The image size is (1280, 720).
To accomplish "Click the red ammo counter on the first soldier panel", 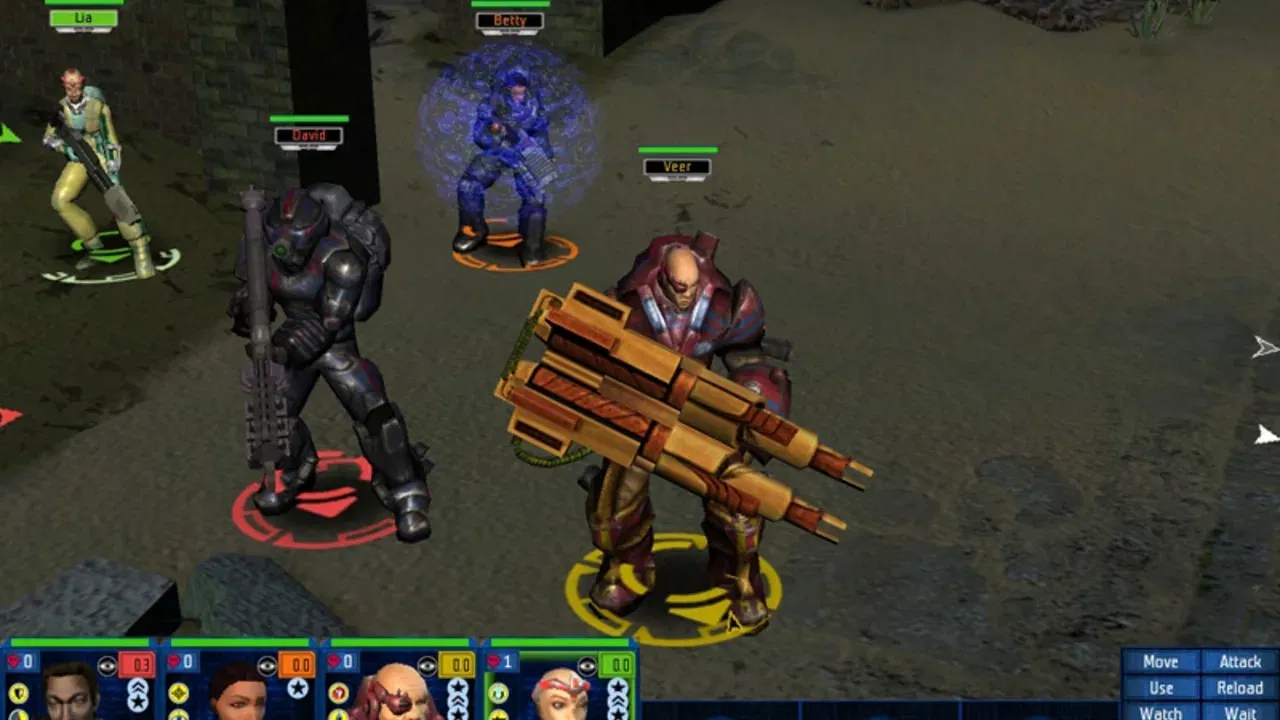I will click(139, 663).
